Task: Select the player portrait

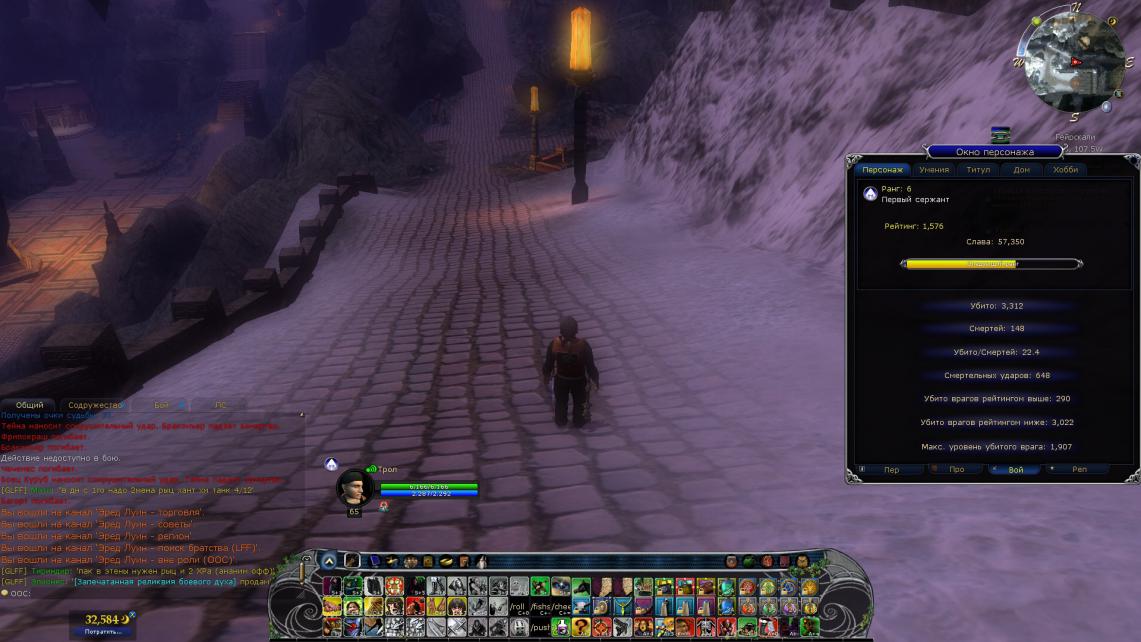Action: [x=354, y=487]
